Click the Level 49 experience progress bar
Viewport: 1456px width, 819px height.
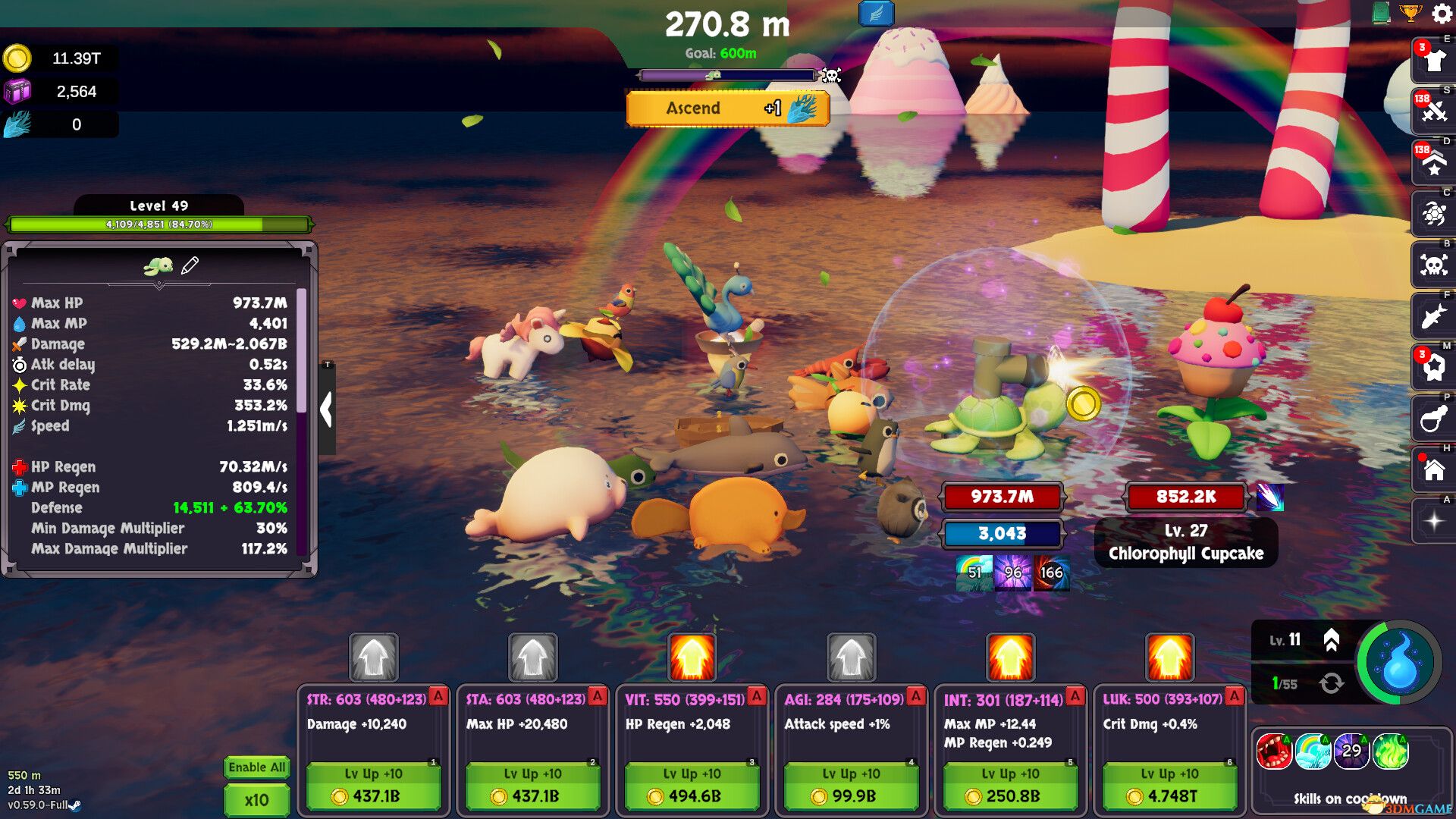159,224
